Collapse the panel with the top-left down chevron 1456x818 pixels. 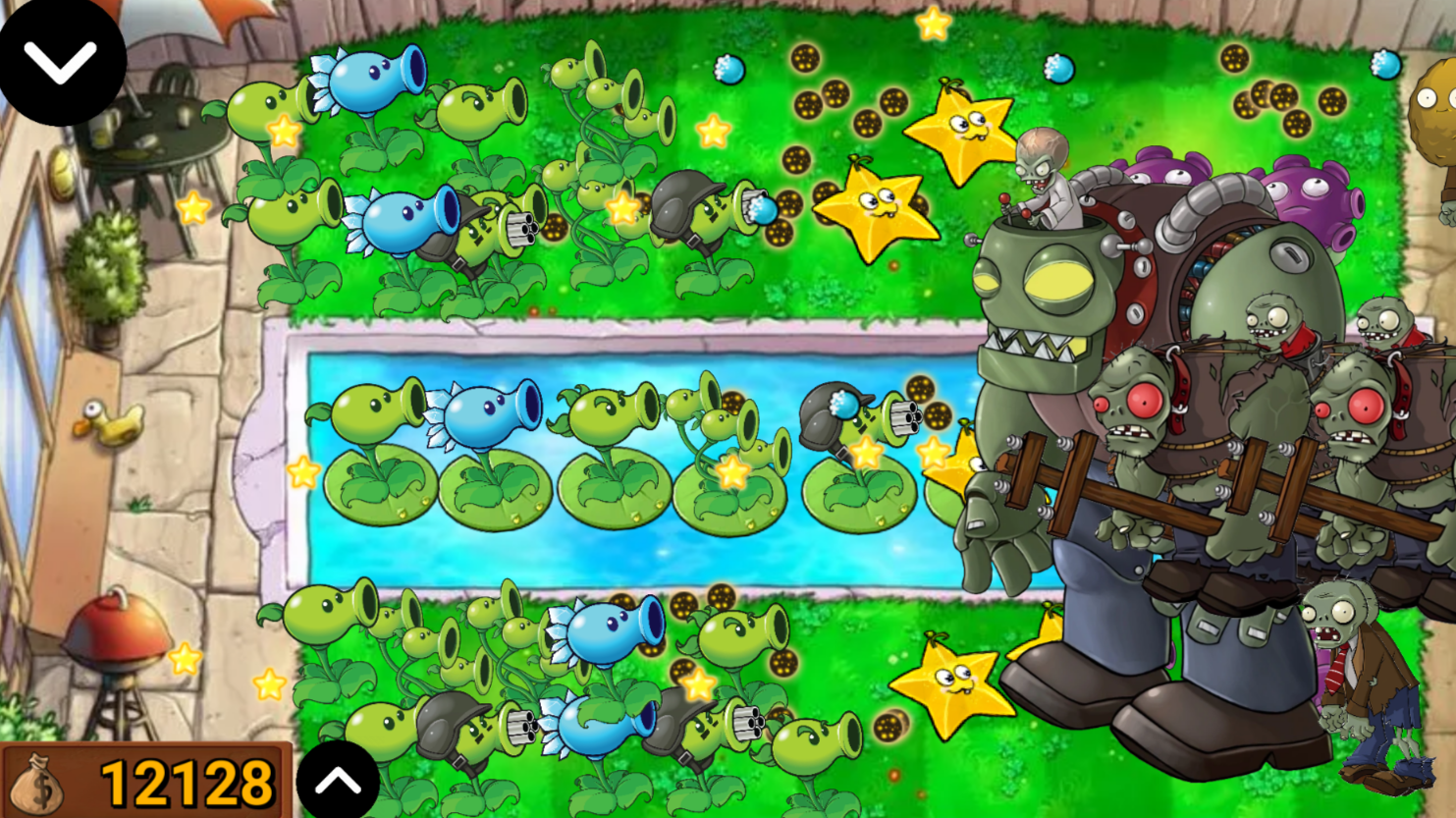point(59,64)
